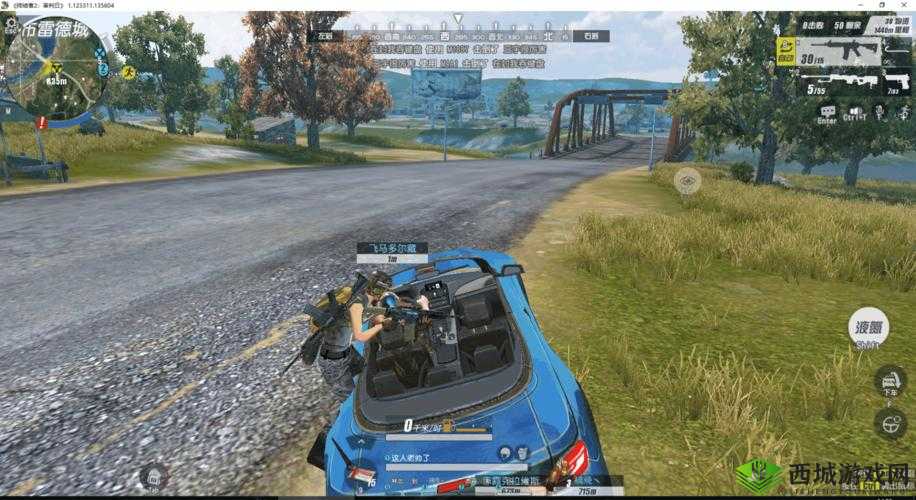916x500 pixels.
Task: Open settings via the gear icon
Action: click(13, 22)
